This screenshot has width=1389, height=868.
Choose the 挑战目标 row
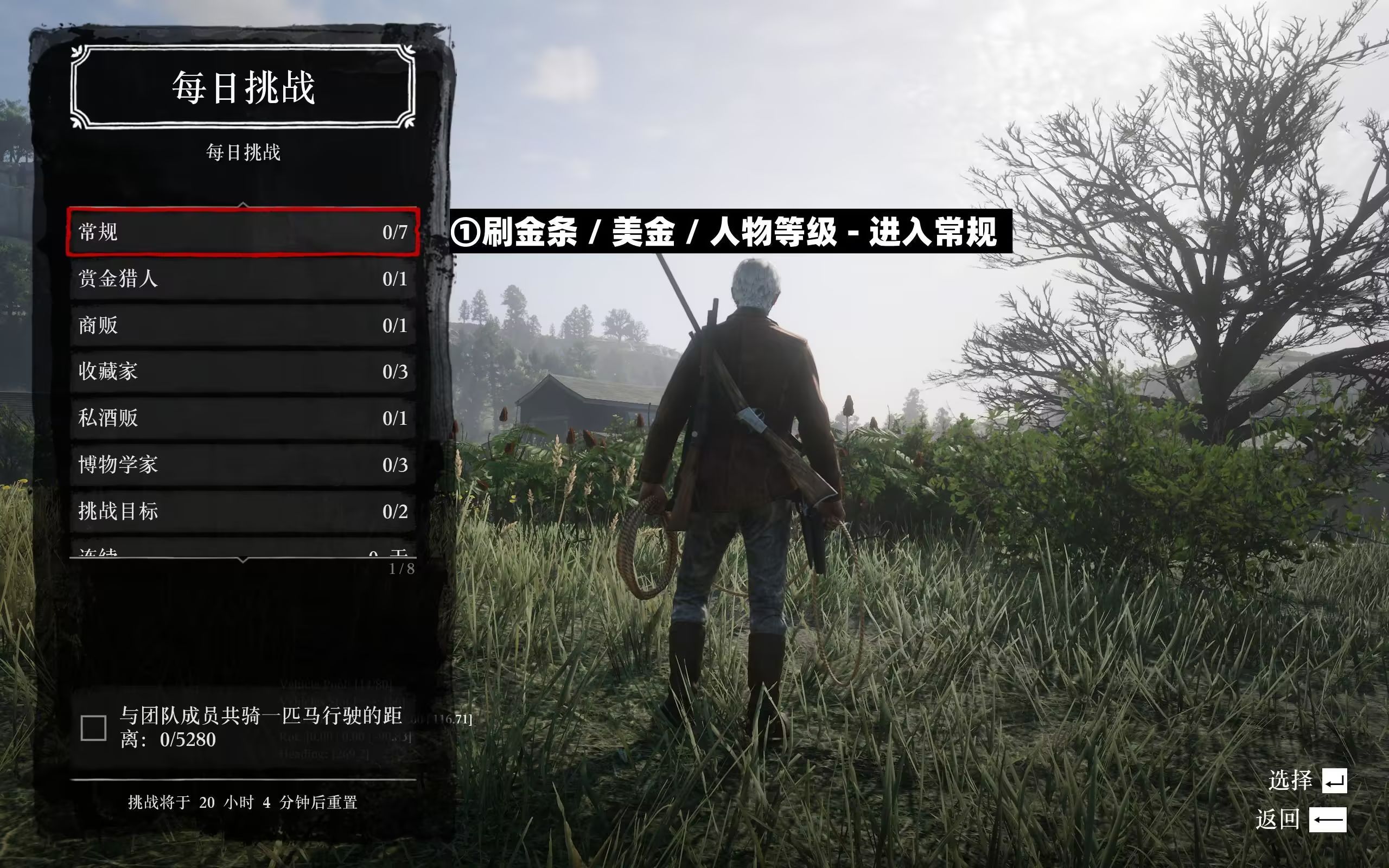tap(243, 512)
